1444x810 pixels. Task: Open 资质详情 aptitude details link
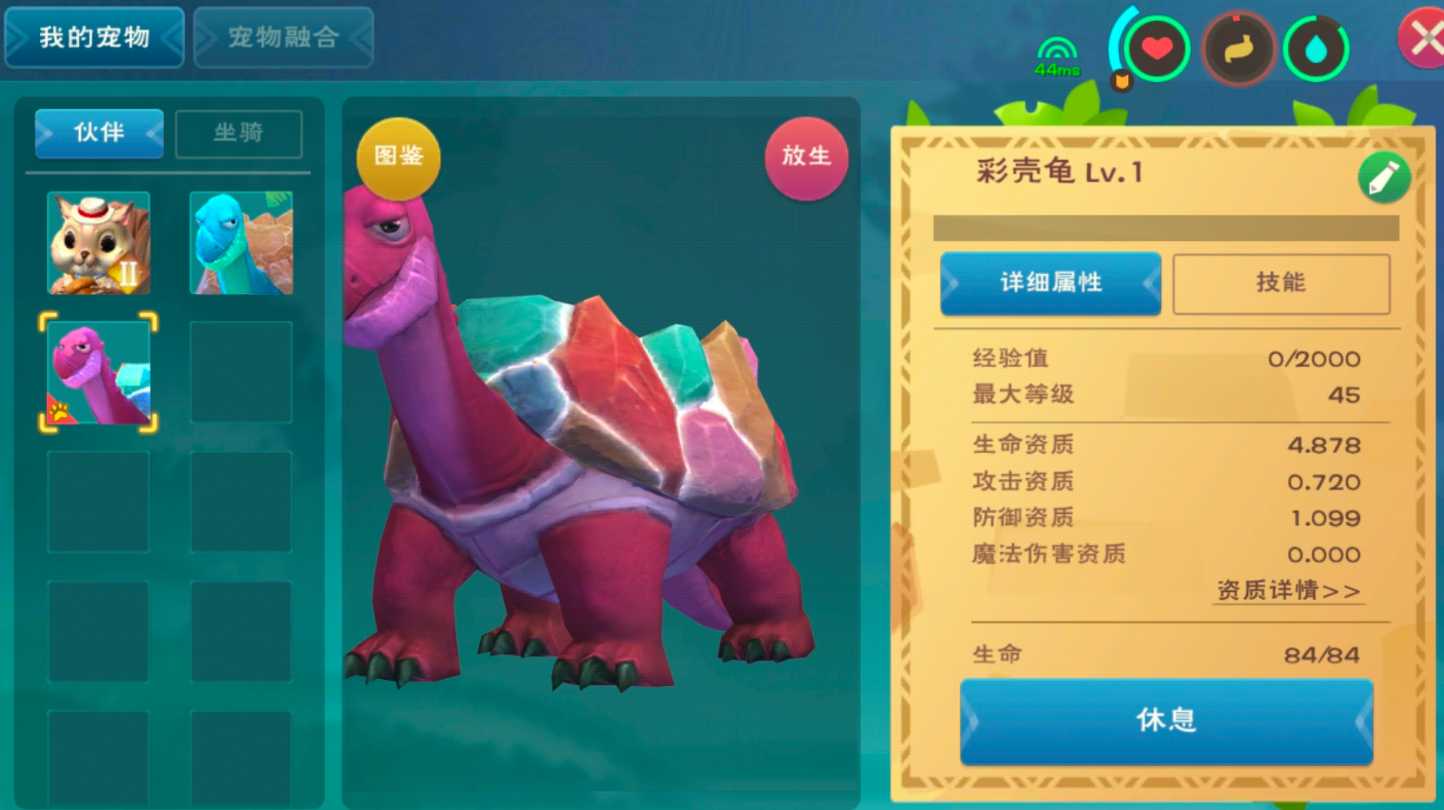tap(1287, 591)
